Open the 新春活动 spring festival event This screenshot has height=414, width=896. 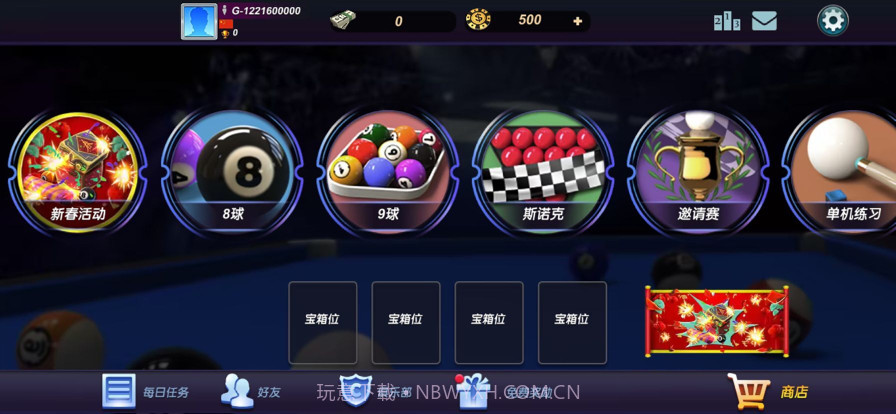[x=78, y=172]
